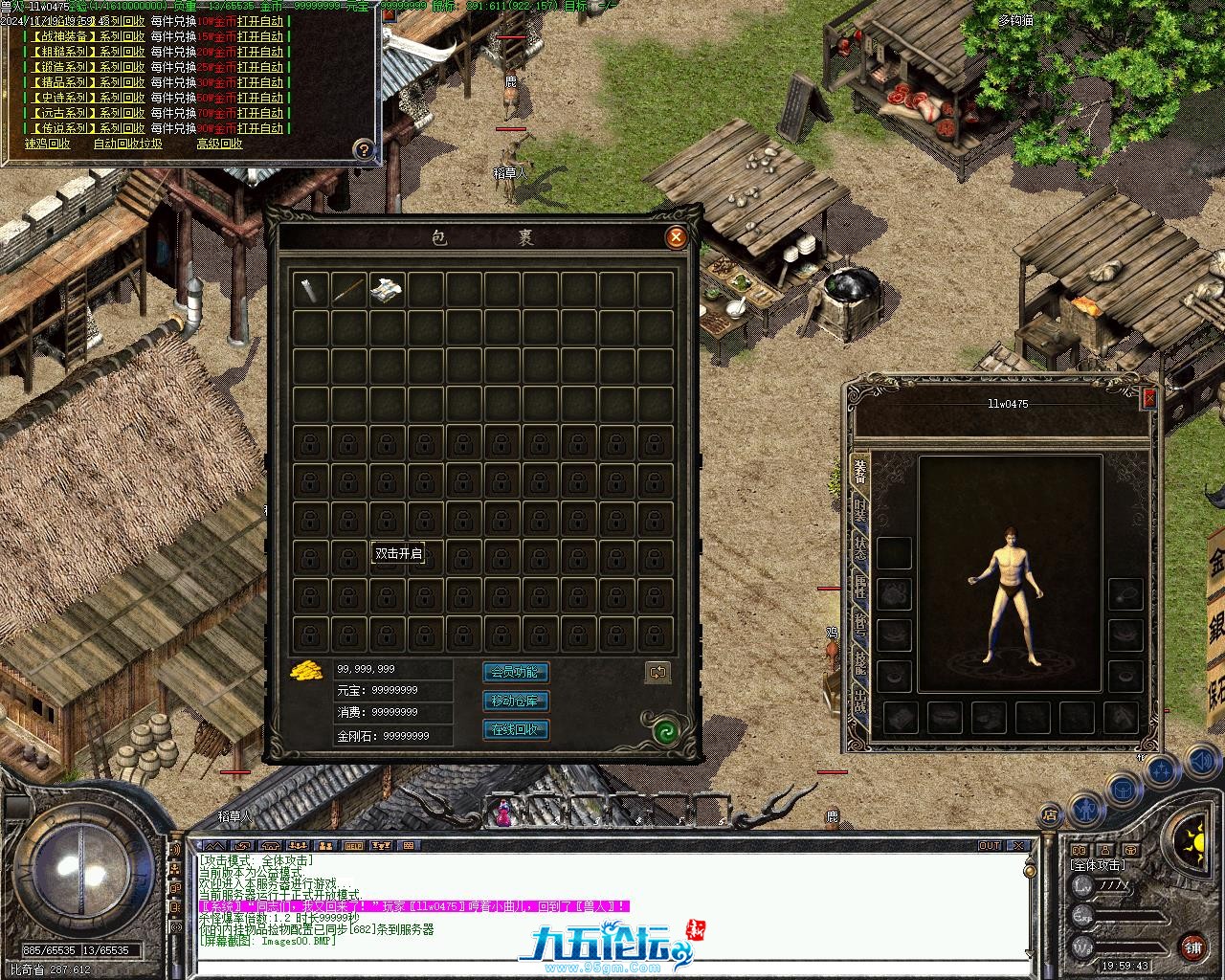Select the grey bar item in first slot
The height and width of the screenshot is (980, 1225).
(x=310, y=289)
